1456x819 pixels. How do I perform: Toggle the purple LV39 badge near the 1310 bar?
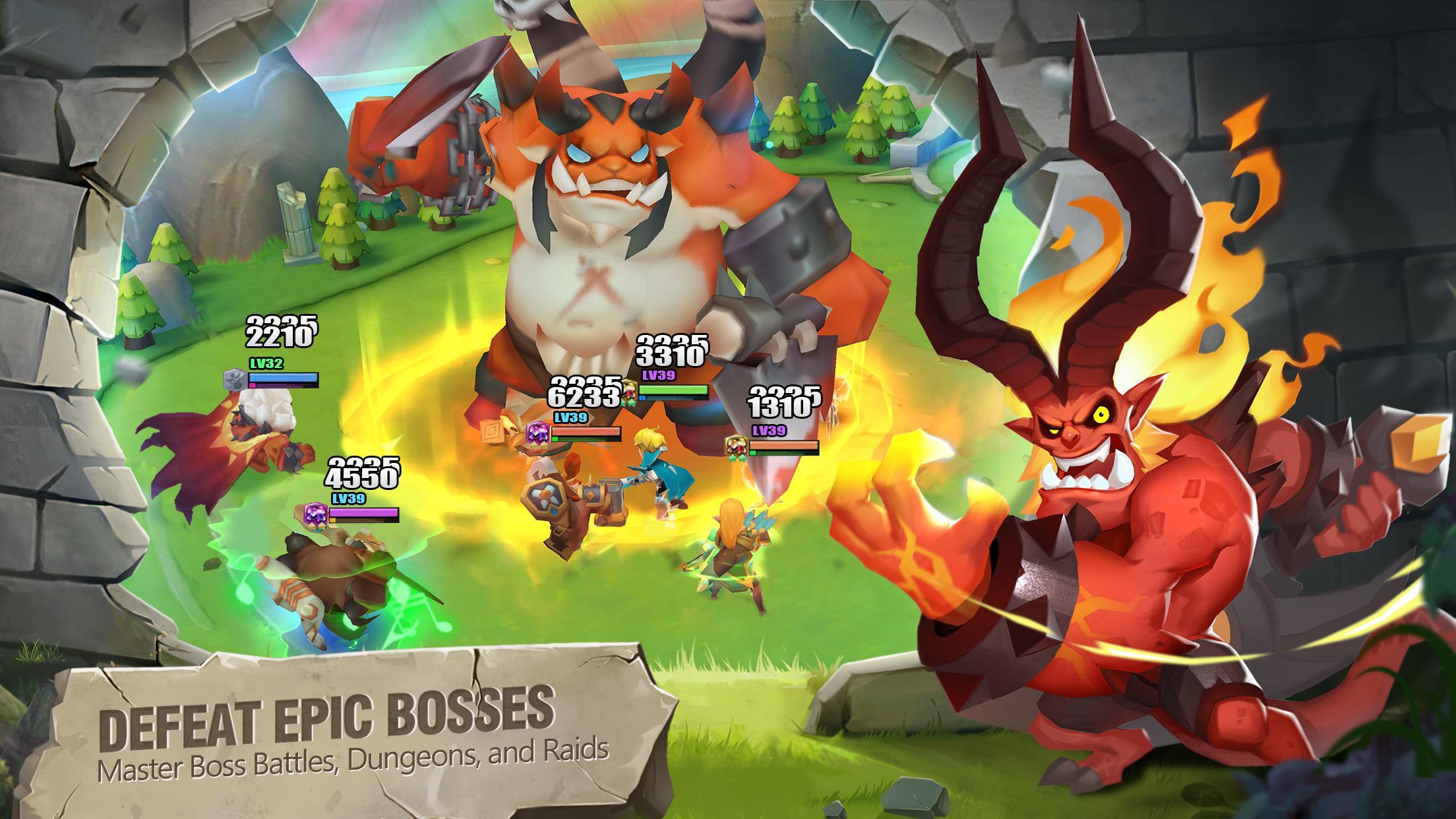point(768,431)
